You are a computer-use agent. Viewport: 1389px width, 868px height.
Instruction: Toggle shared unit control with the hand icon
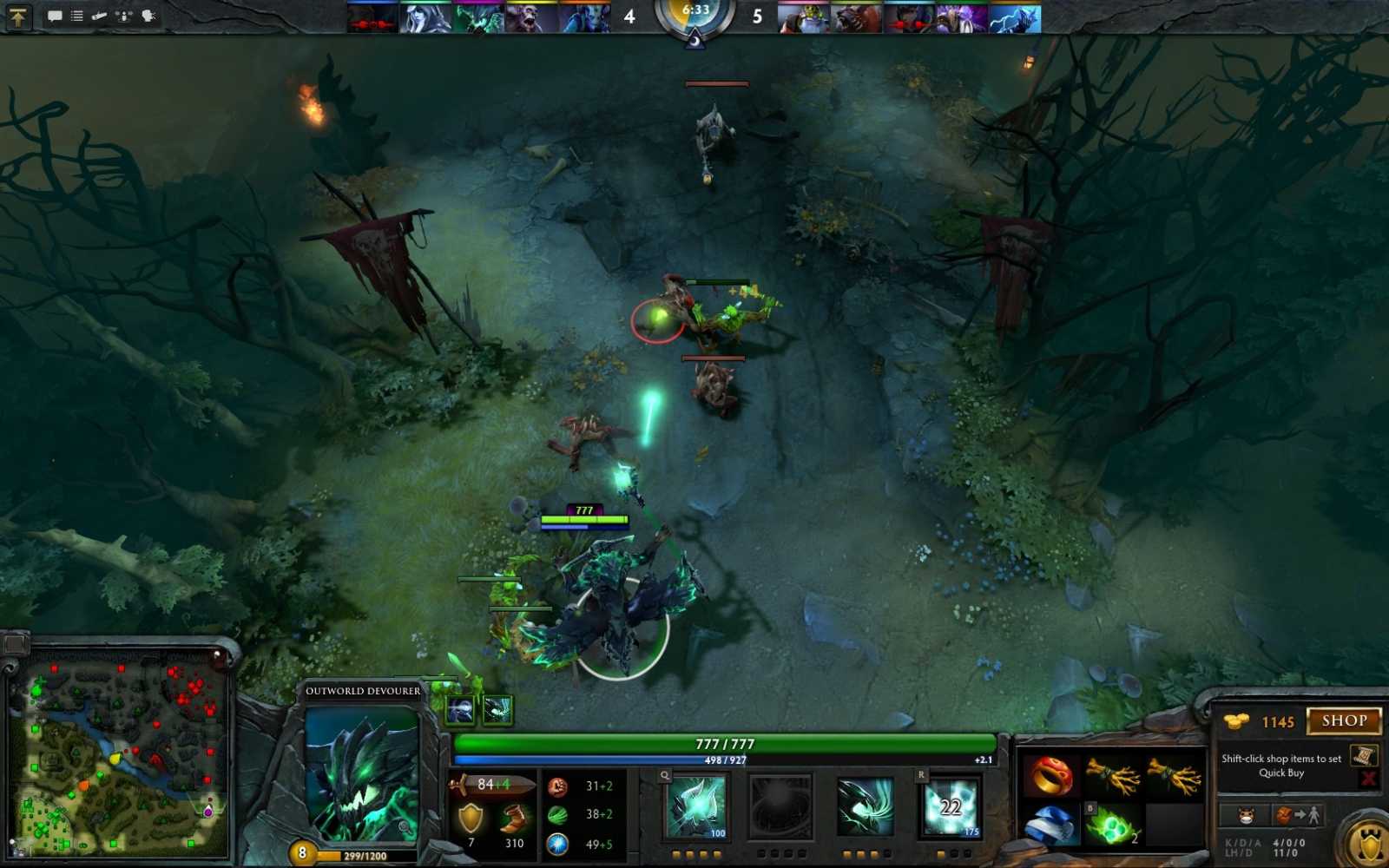coord(149,15)
